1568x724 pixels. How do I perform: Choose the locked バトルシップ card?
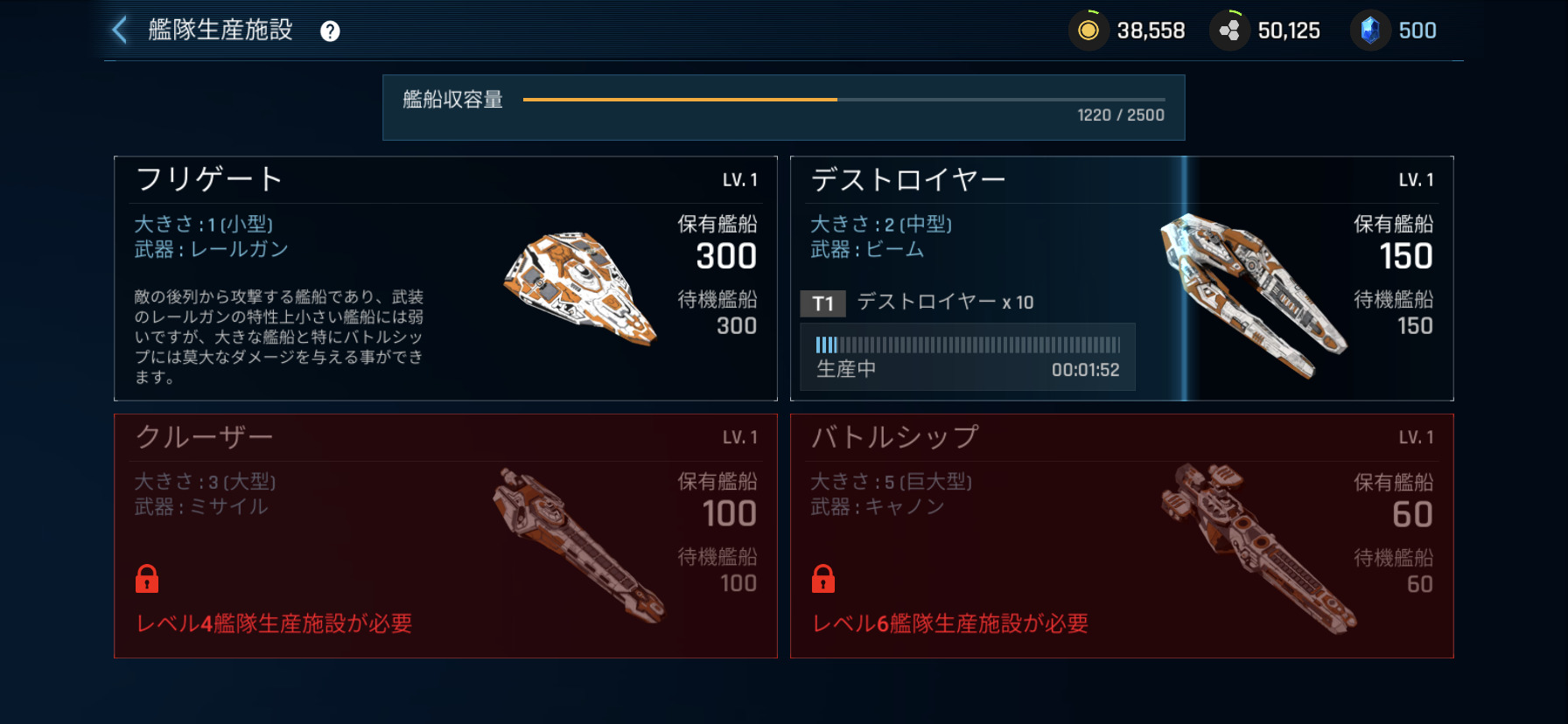coord(1121,535)
